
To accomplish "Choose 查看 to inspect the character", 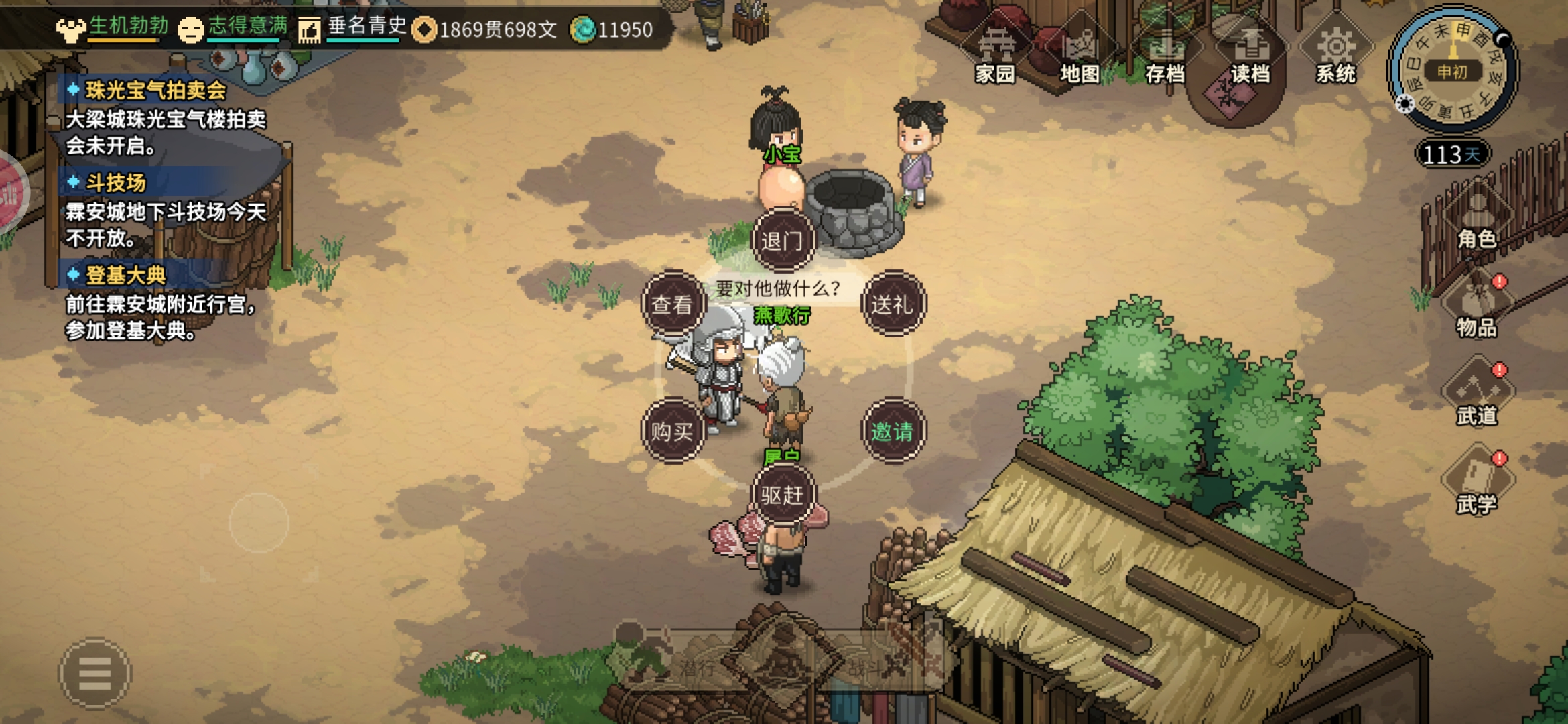I will coord(673,304).
